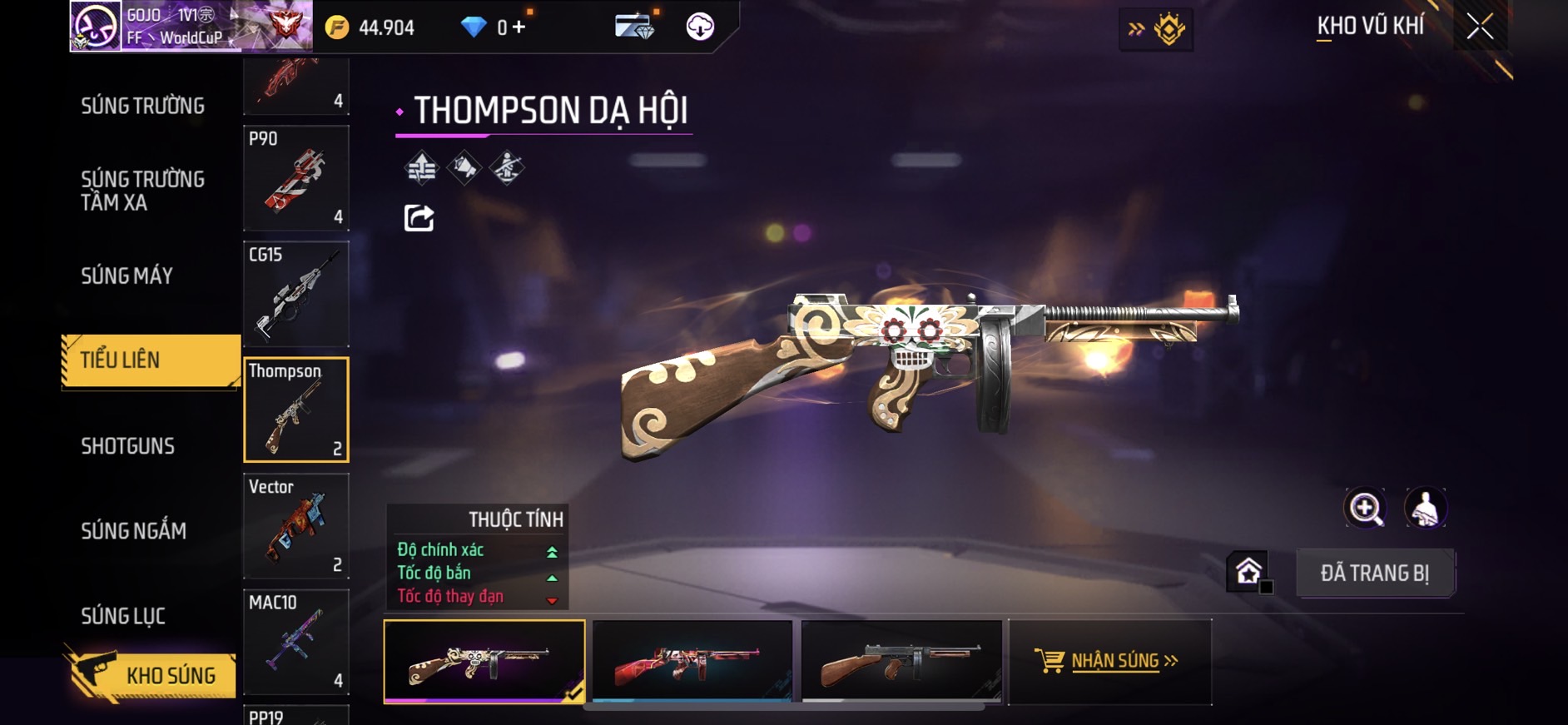1568x725 pixels.
Task: Select the Vector weapon slot
Action: point(296,526)
